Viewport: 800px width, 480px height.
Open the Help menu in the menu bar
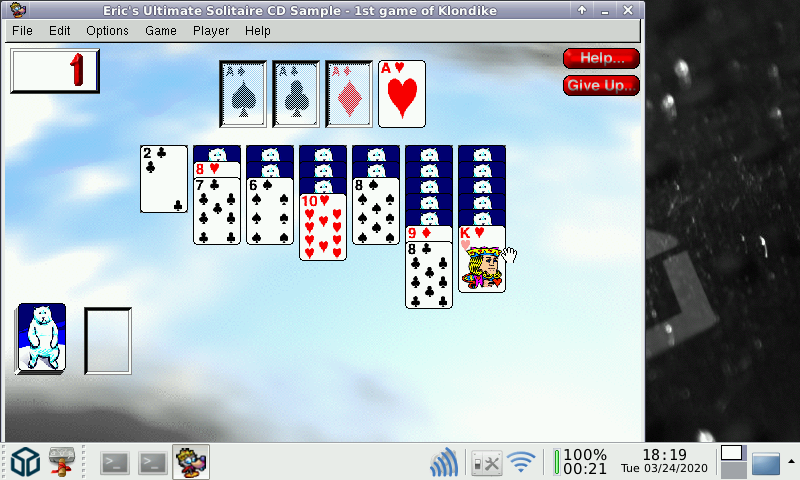pyautogui.click(x=258, y=30)
